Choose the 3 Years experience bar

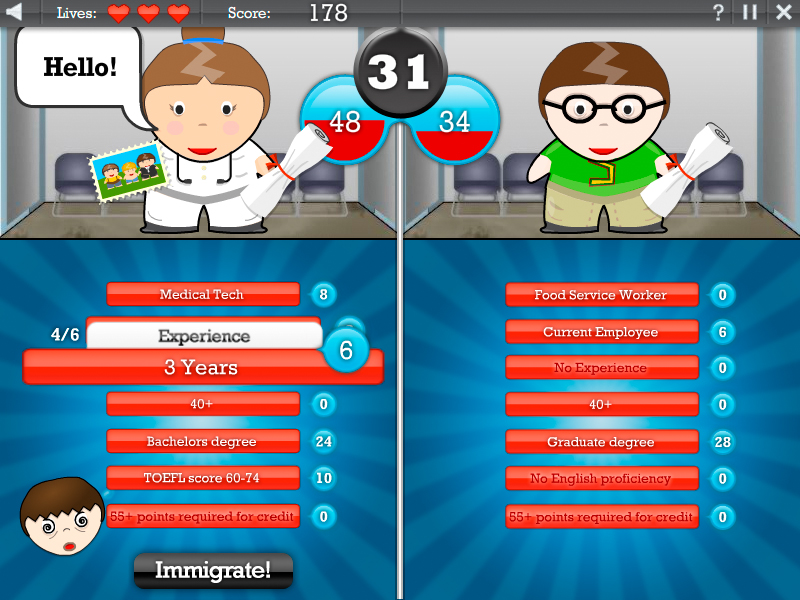click(202, 367)
